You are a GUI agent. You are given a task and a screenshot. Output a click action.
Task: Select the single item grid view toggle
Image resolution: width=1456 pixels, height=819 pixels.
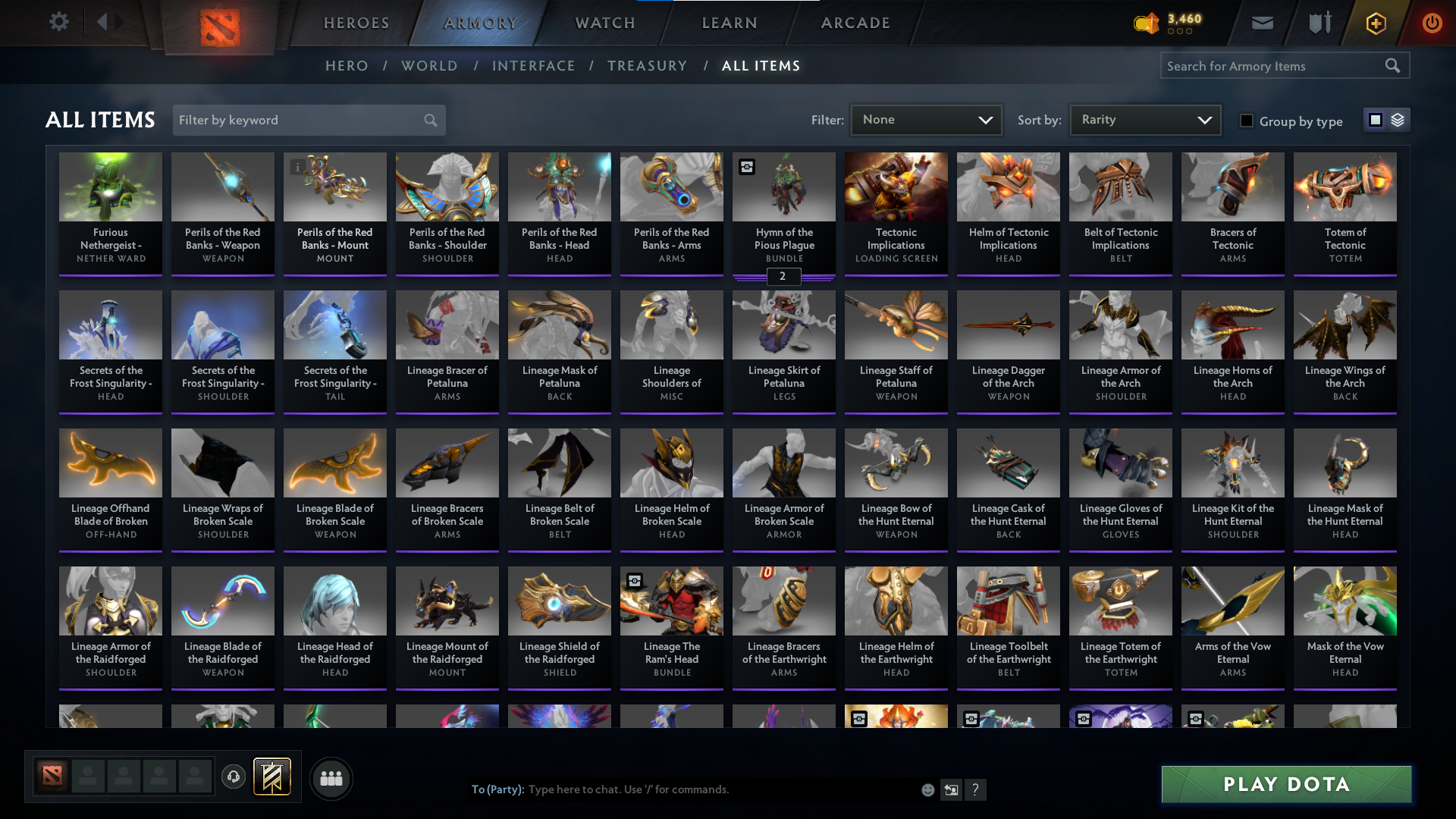(1375, 120)
